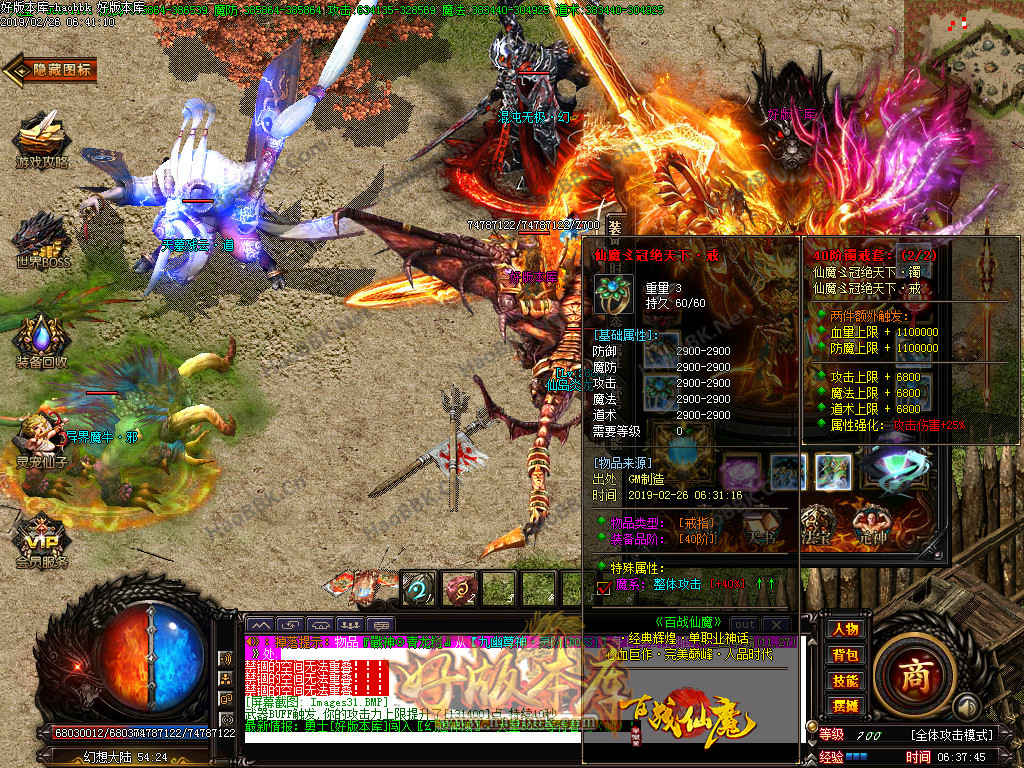The image size is (1024, 768).
Task: Open the 装备回收 equipment recycle icon
Action: click(x=41, y=342)
